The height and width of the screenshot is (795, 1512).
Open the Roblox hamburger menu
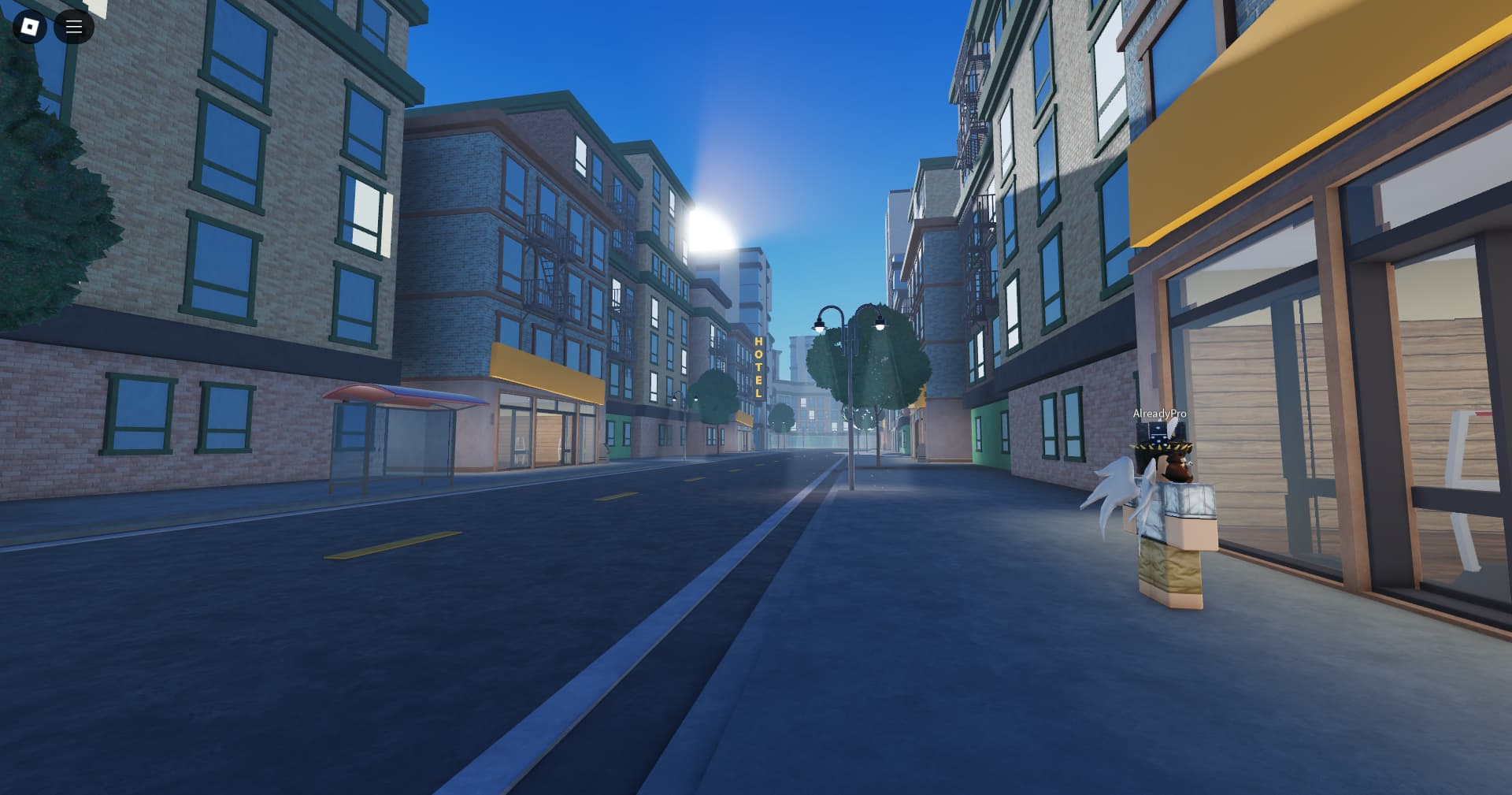point(75,27)
